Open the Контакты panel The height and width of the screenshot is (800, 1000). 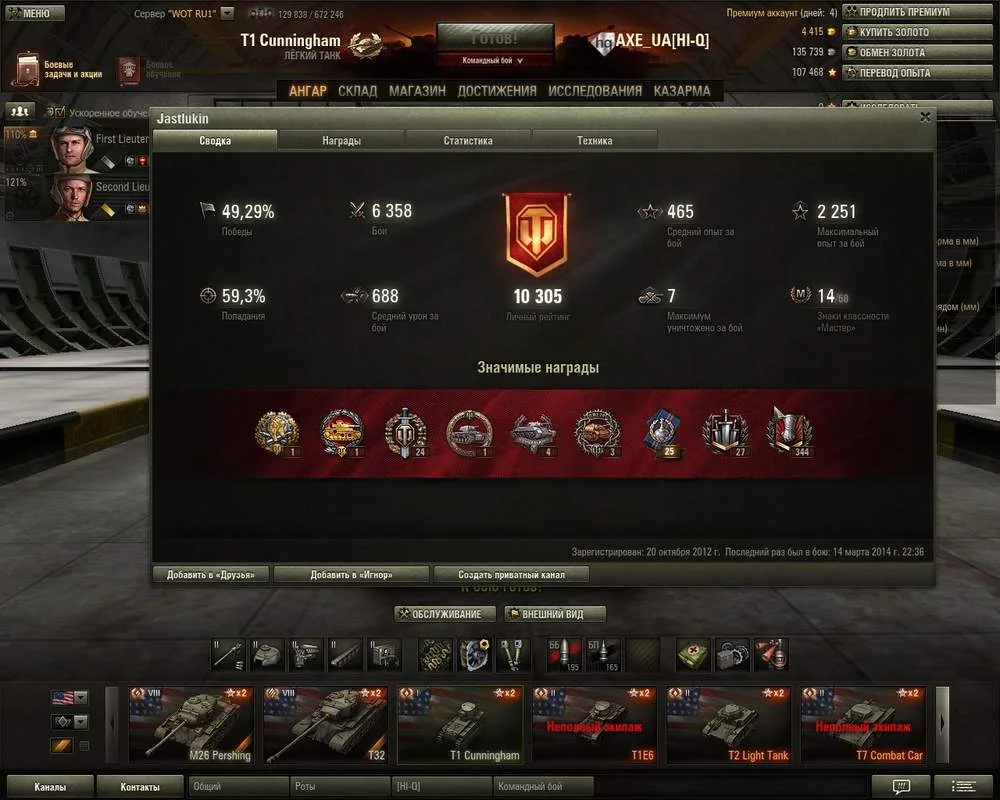pos(139,787)
